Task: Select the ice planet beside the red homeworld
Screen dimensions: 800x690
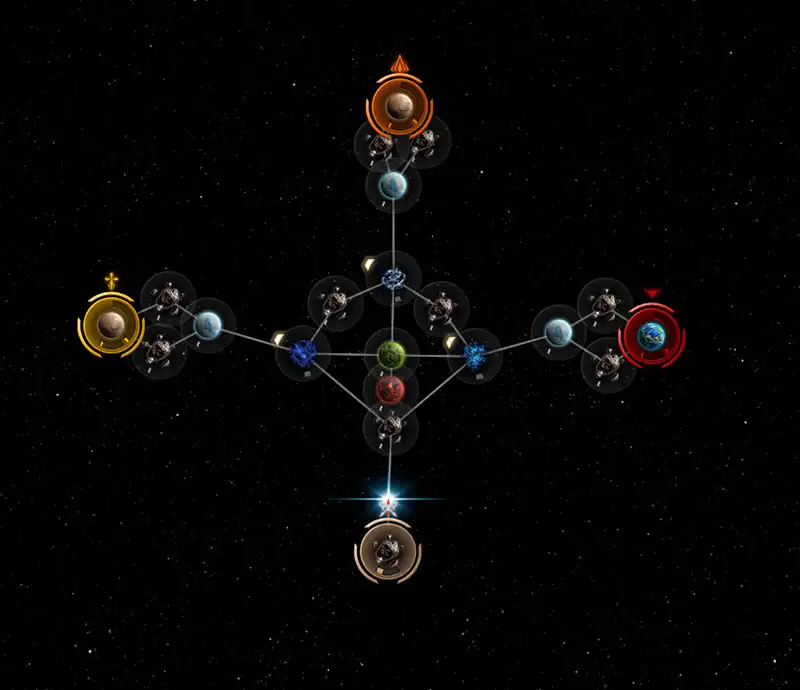Action: coord(558,331)
